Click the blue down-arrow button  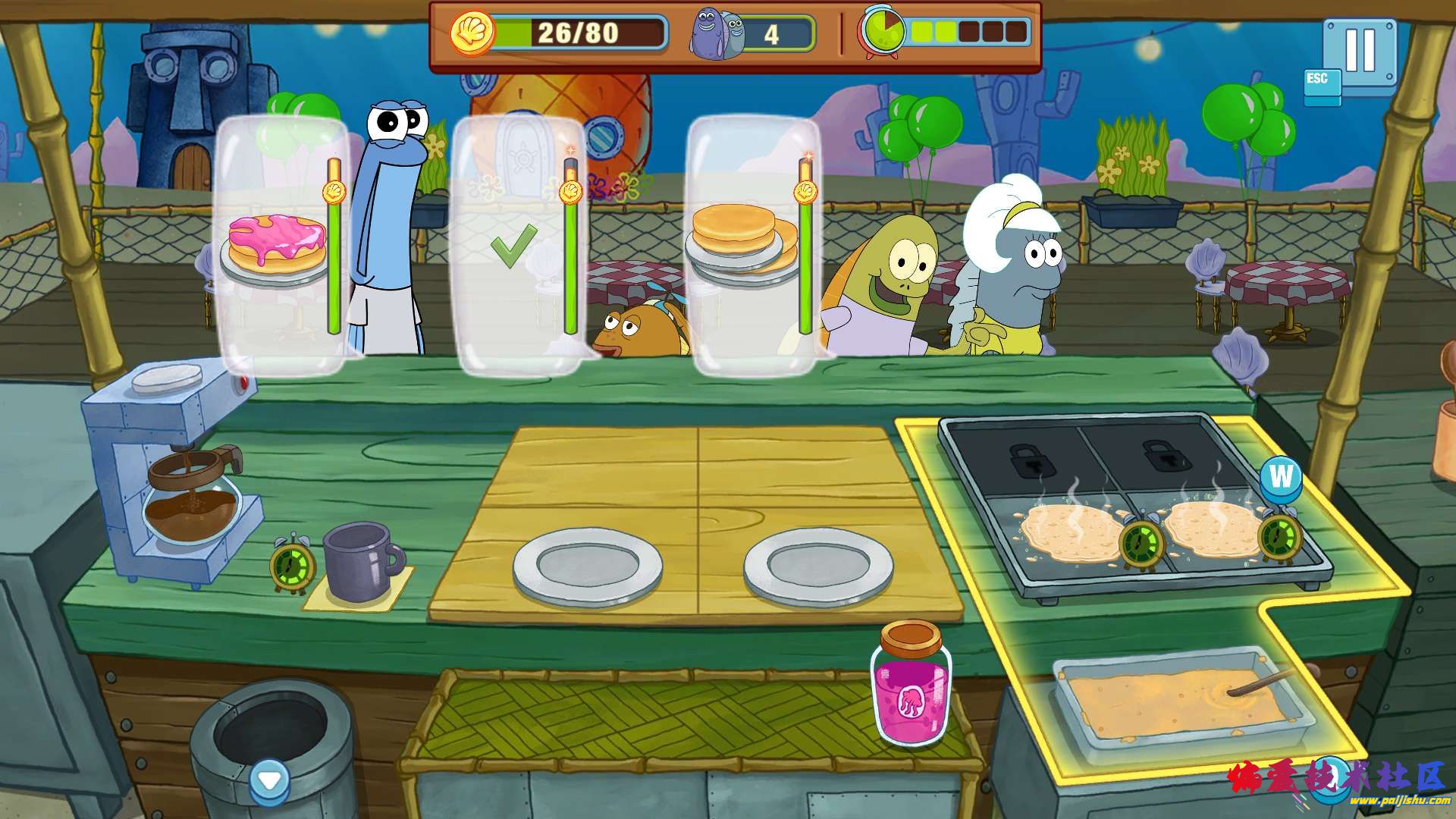[x=269, y=780]
